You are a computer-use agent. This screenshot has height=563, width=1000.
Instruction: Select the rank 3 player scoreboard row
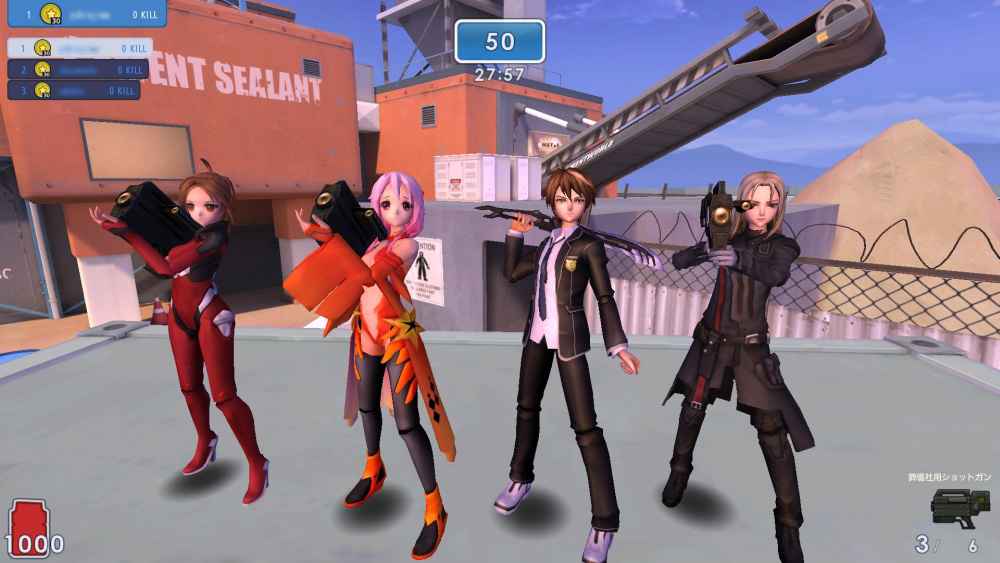pos(74,90)
